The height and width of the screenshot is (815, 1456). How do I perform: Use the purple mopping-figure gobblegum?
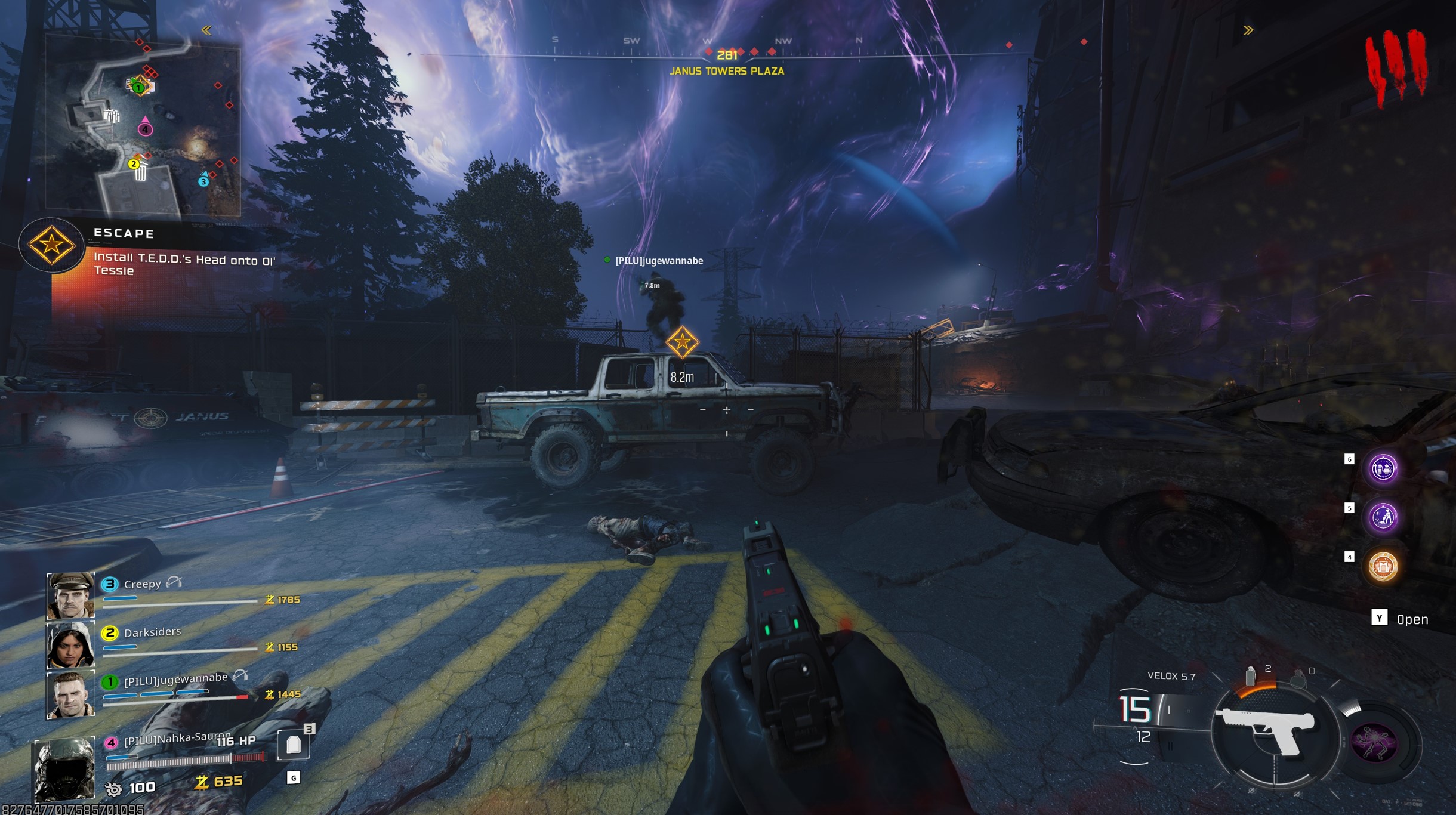click(x=1383, y=517)
